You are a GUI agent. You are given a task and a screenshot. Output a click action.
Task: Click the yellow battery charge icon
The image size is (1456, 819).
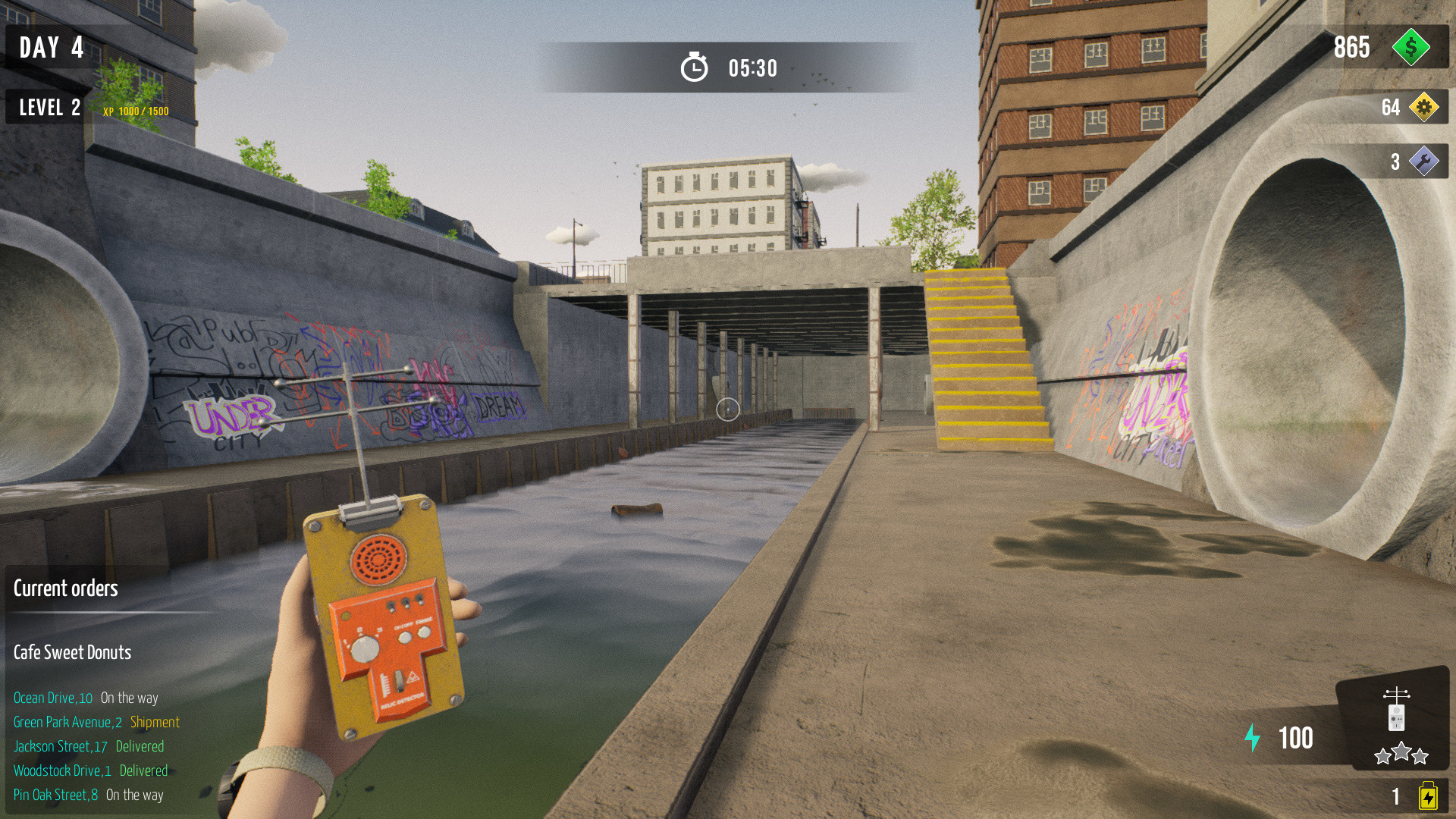point(1429,795)
